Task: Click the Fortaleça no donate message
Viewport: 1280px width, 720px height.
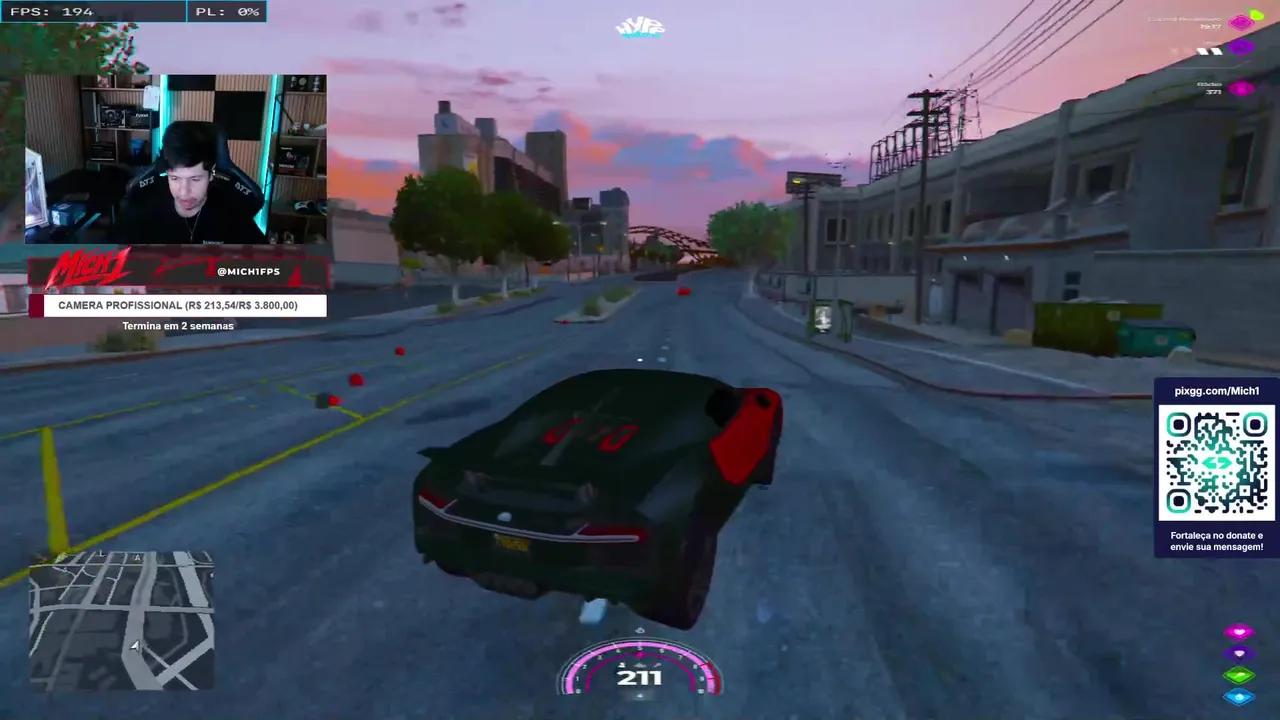Action: 1216,541
